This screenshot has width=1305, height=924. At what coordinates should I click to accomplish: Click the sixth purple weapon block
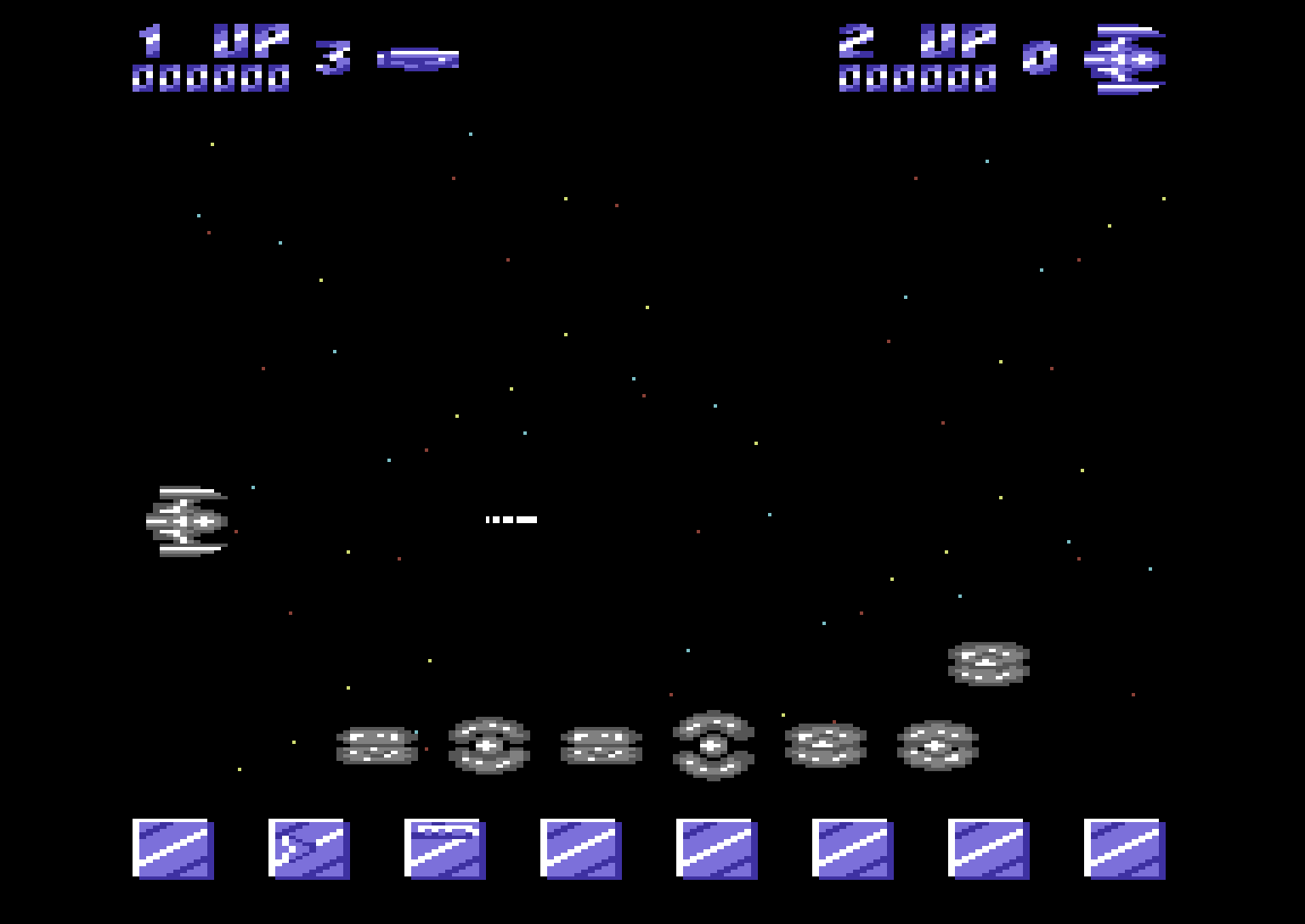855,849
